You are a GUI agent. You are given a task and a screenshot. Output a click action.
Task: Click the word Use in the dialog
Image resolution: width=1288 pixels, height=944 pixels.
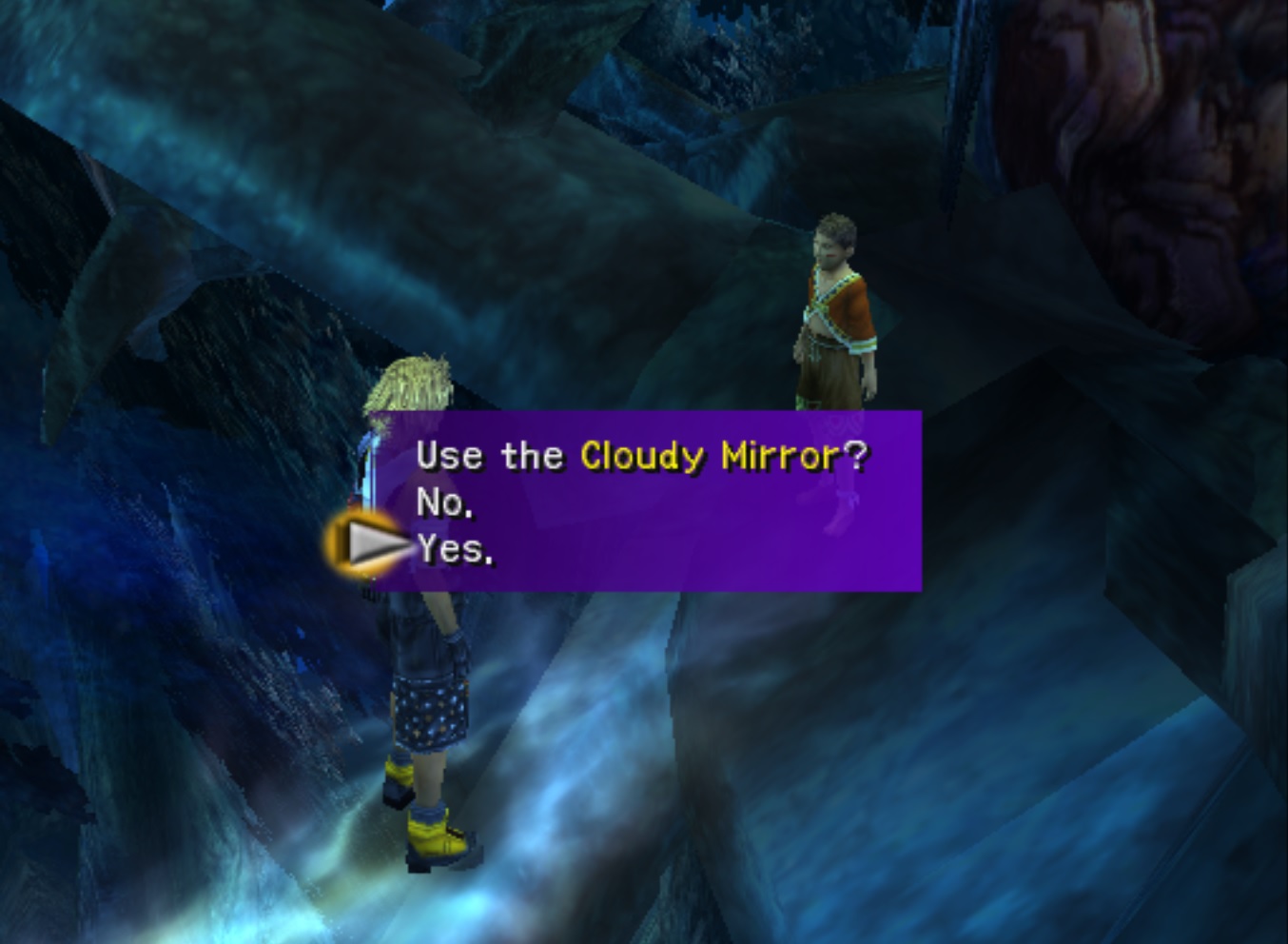point(447,457)
